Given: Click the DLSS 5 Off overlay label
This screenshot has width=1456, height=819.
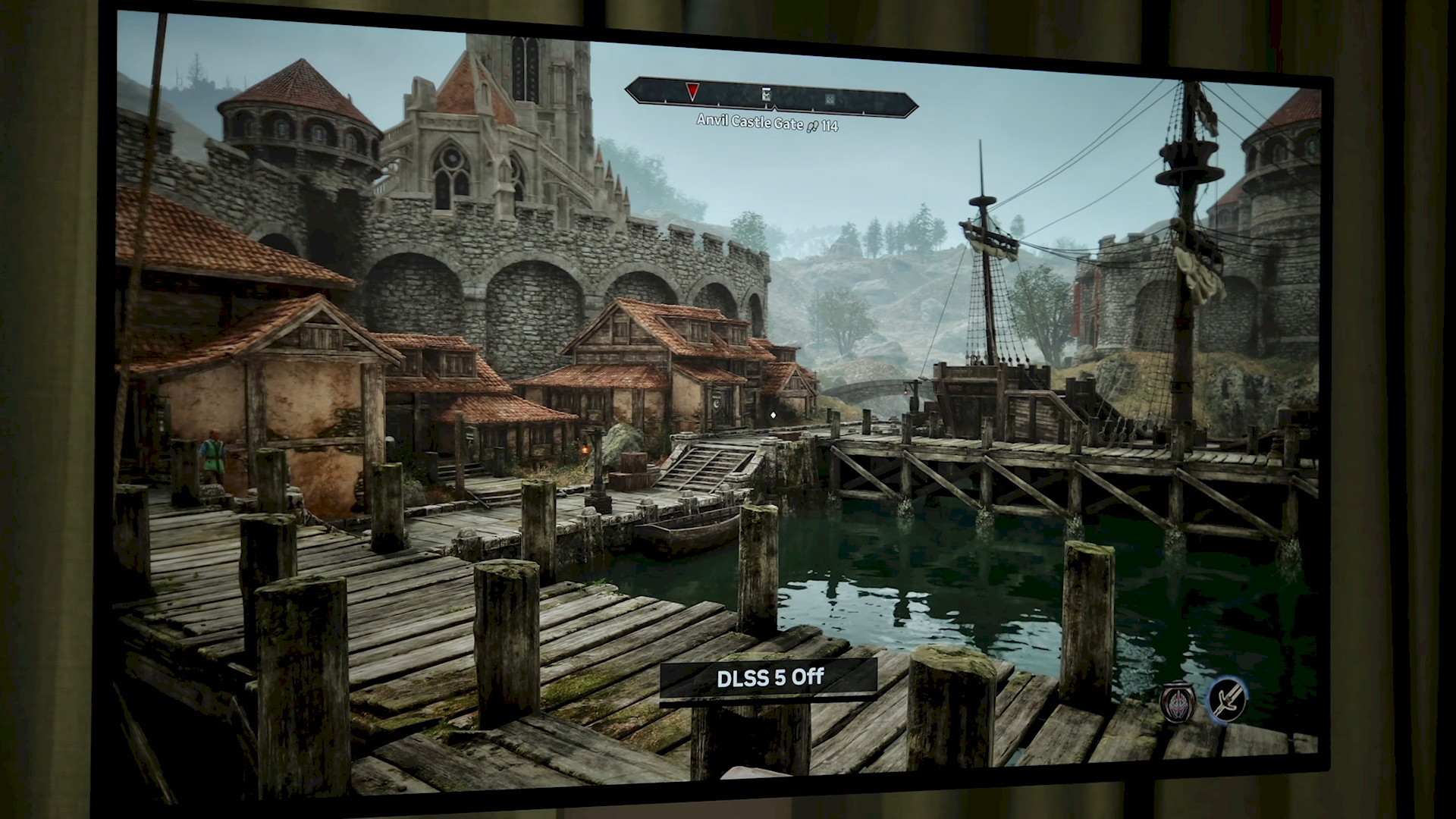Looking at the screenshot, I should [770, 677].
